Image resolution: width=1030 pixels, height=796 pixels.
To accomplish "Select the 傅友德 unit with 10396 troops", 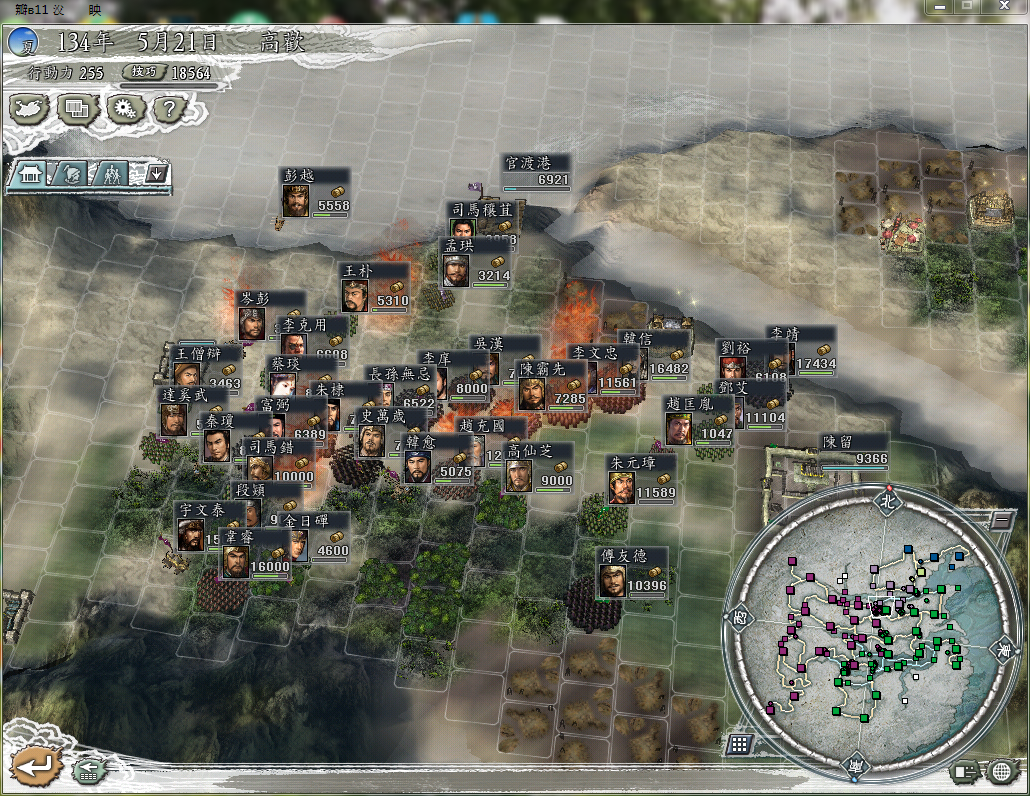I will 612,580.
